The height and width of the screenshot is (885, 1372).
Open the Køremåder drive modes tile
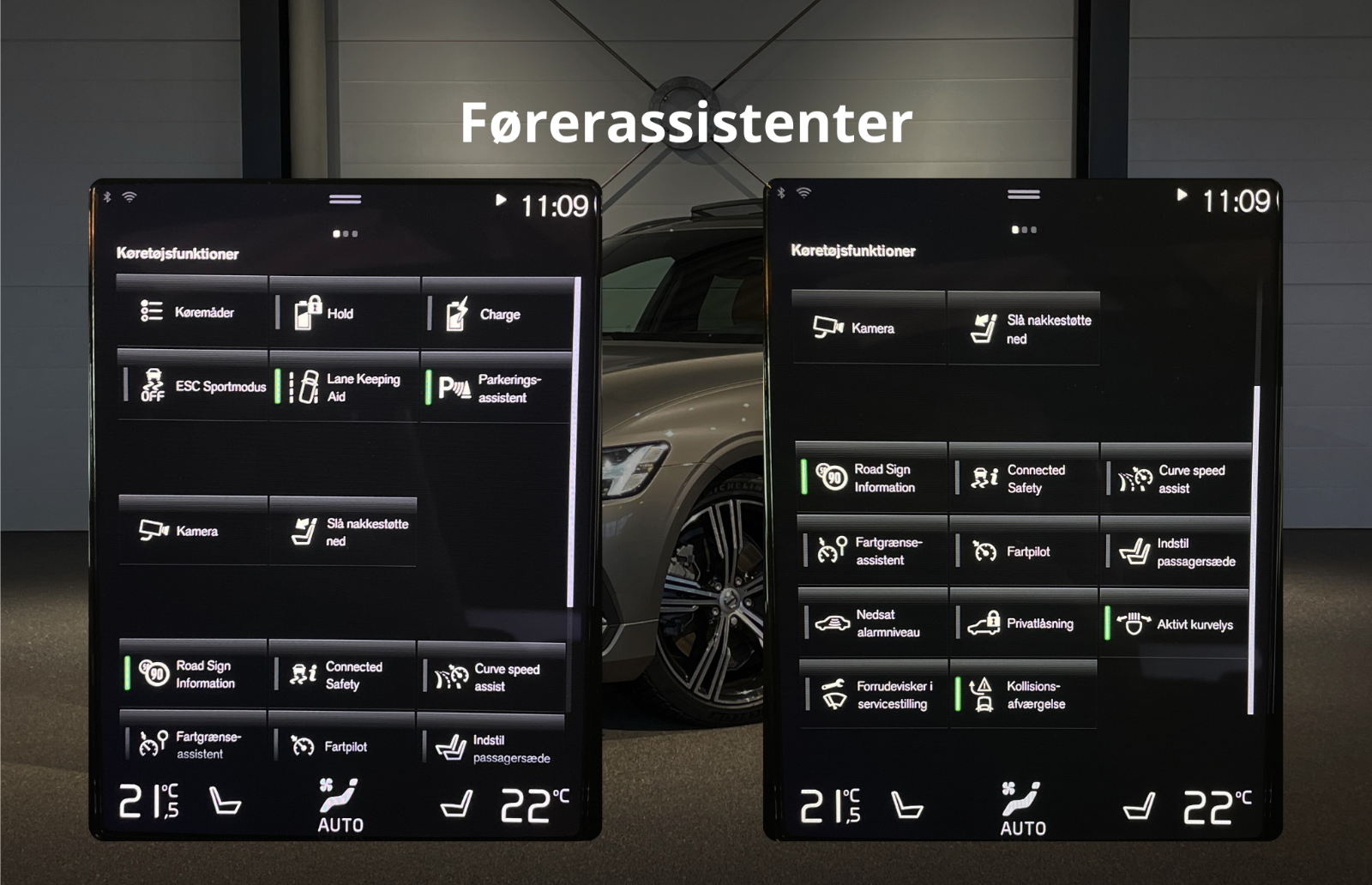coord(192,312)
